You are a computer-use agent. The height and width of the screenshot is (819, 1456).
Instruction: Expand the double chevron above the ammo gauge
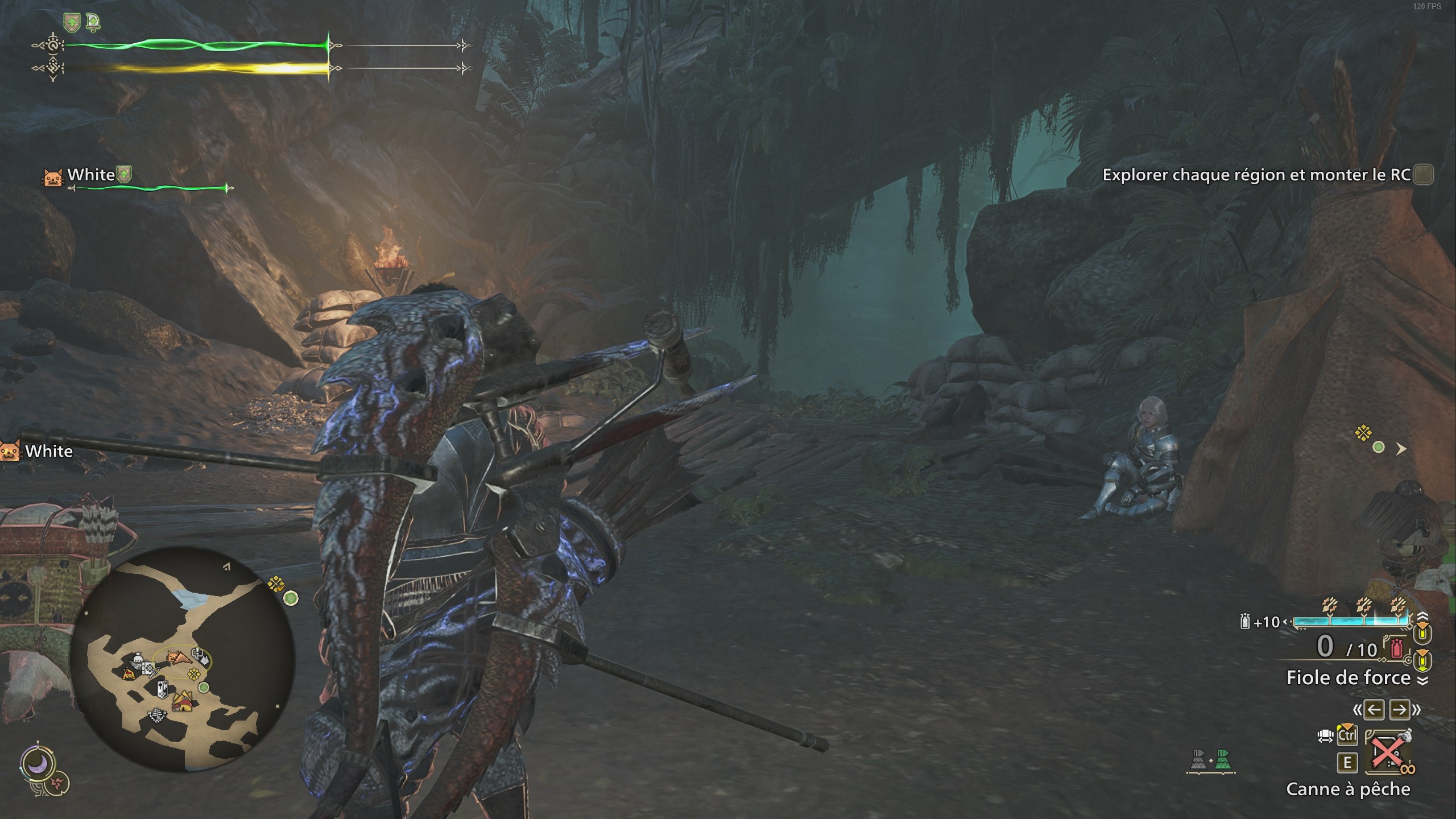tap(1422, 617)
